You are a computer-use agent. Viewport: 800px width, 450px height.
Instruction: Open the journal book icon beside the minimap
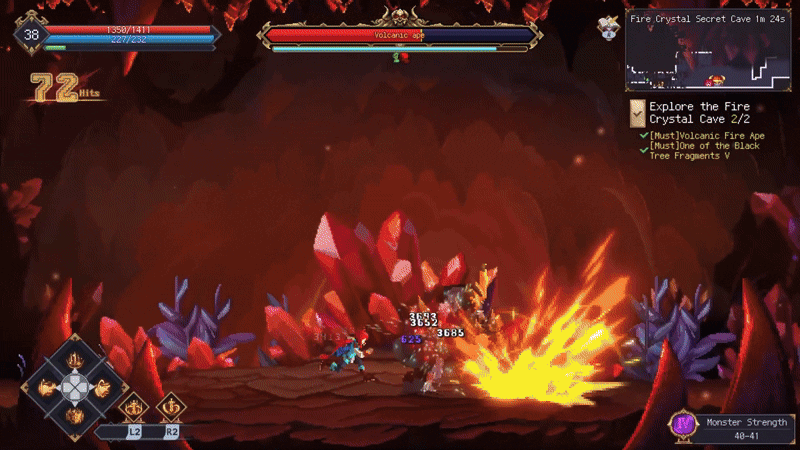[x=607, y=27]
